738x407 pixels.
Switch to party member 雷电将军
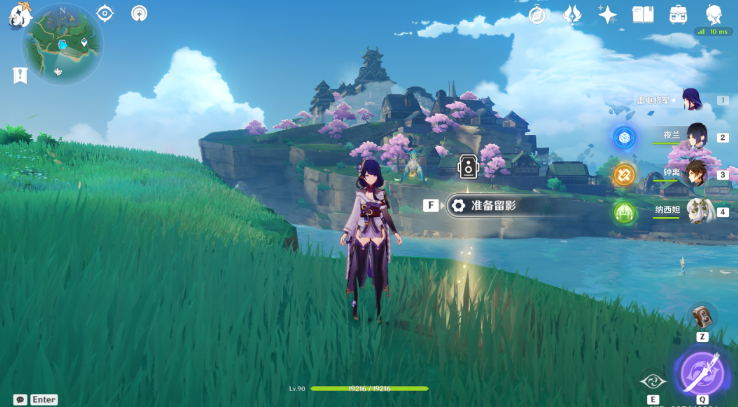(x=691, y=99)
